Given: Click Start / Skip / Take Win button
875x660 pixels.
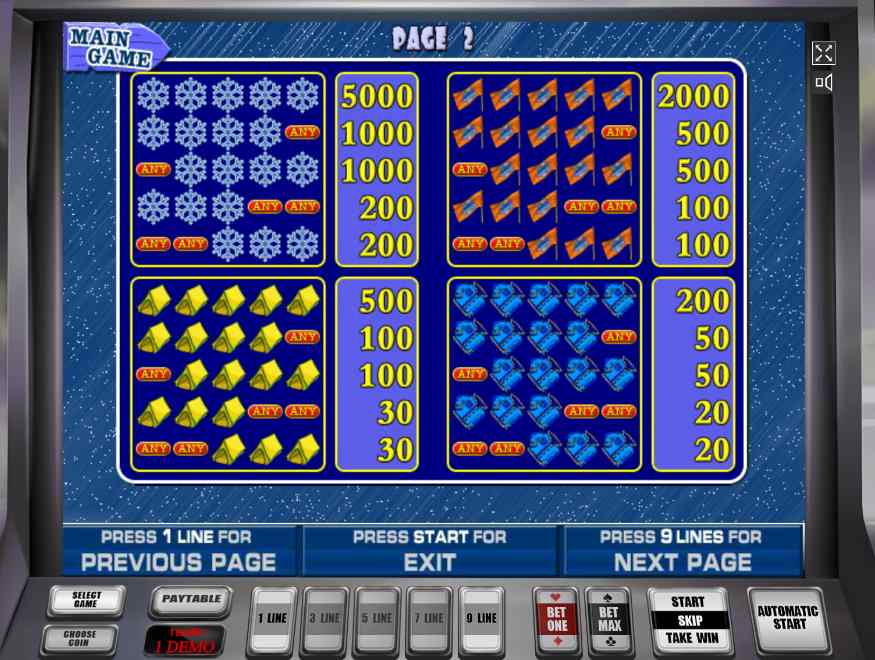Looking at the screenshot, I should [688, 620].
